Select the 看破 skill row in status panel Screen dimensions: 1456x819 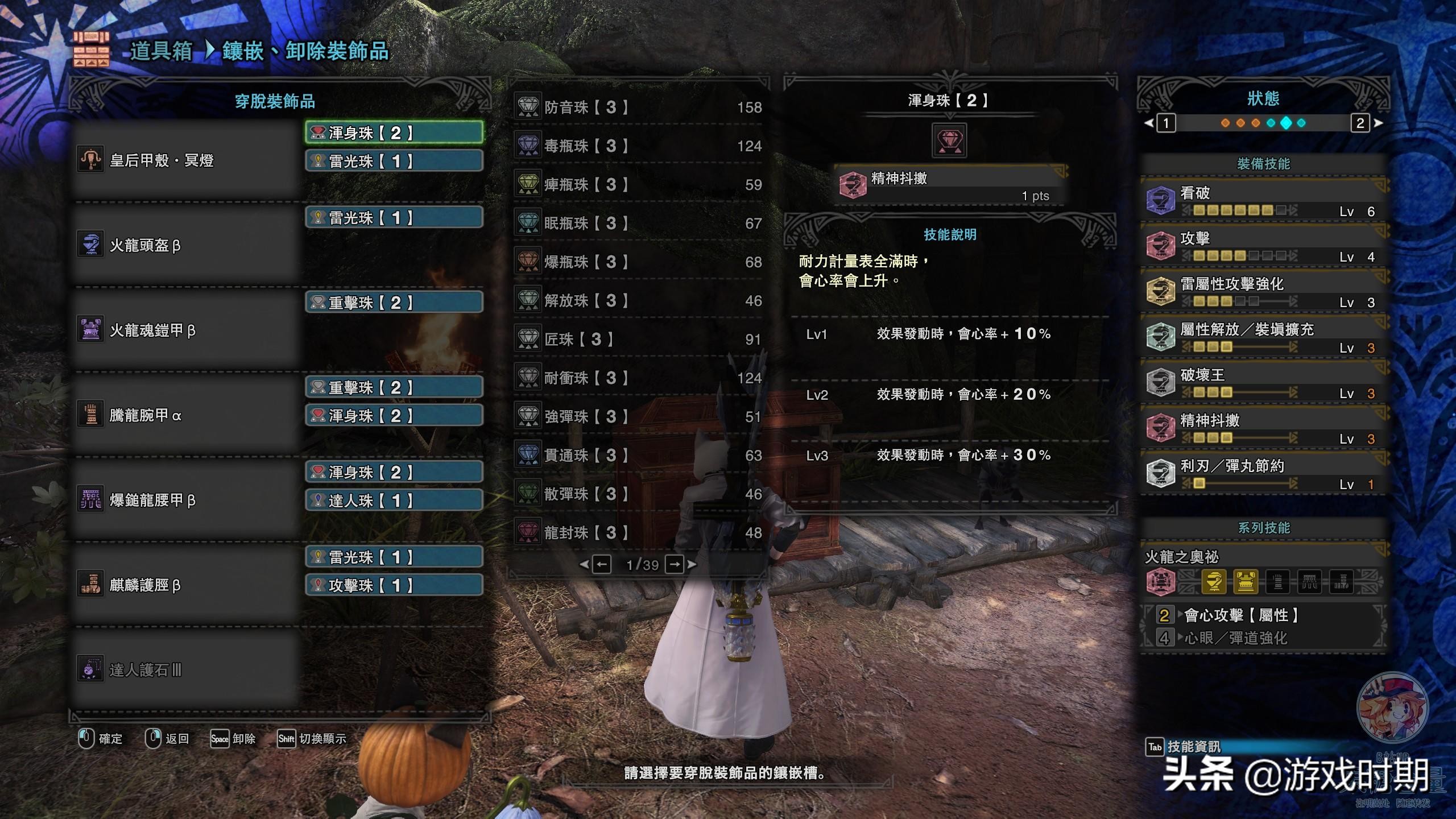1263,200
